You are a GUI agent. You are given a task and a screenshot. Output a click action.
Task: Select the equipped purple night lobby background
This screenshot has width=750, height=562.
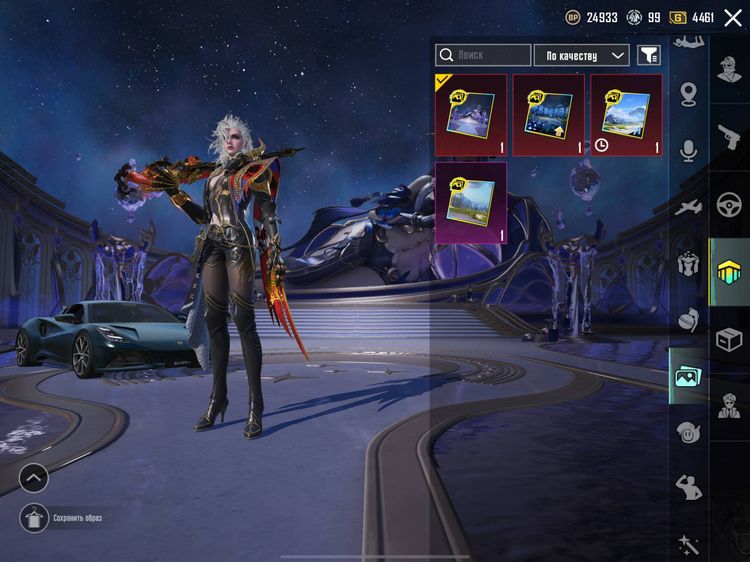click(470, 115)
